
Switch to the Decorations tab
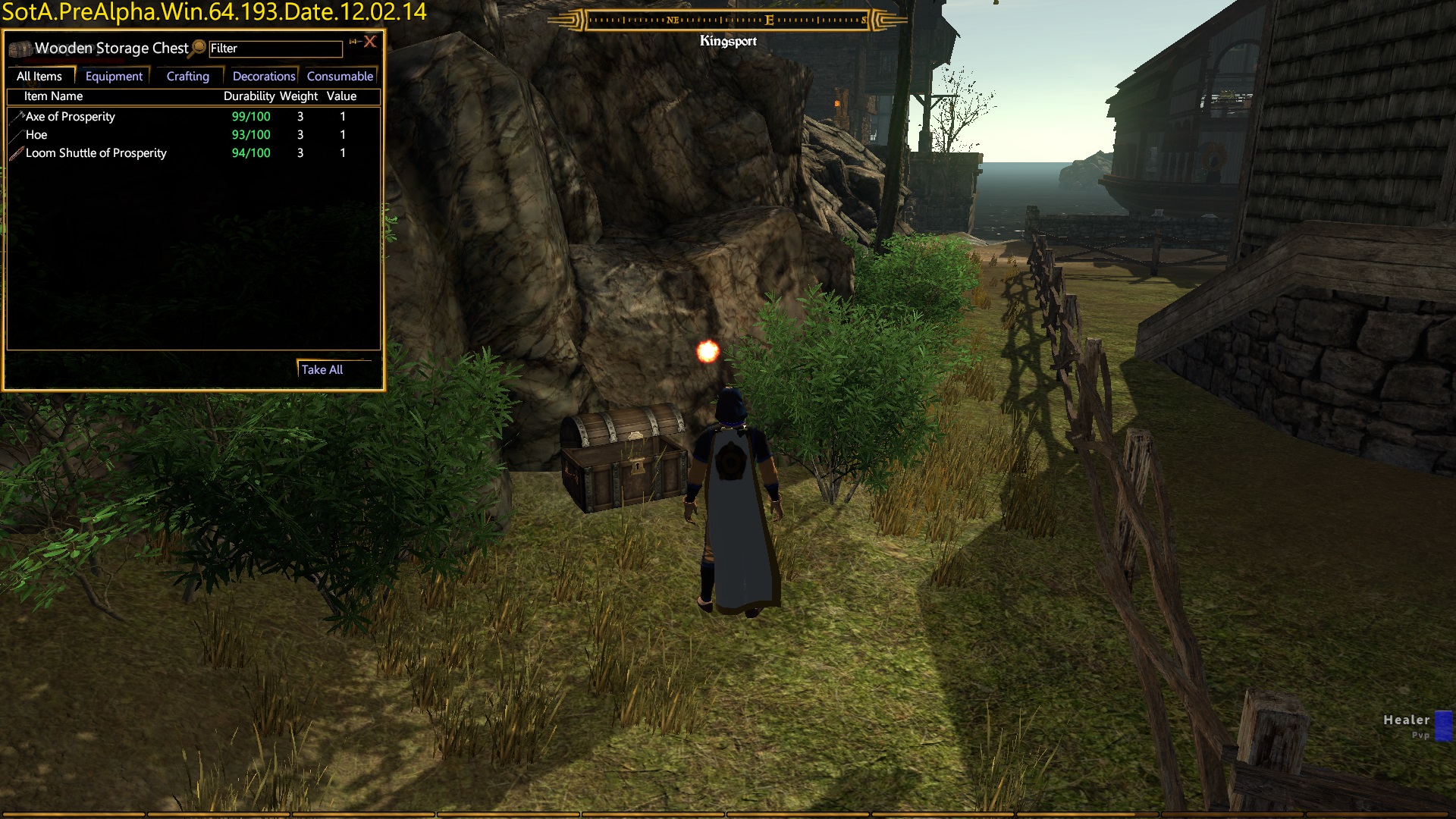263,77
